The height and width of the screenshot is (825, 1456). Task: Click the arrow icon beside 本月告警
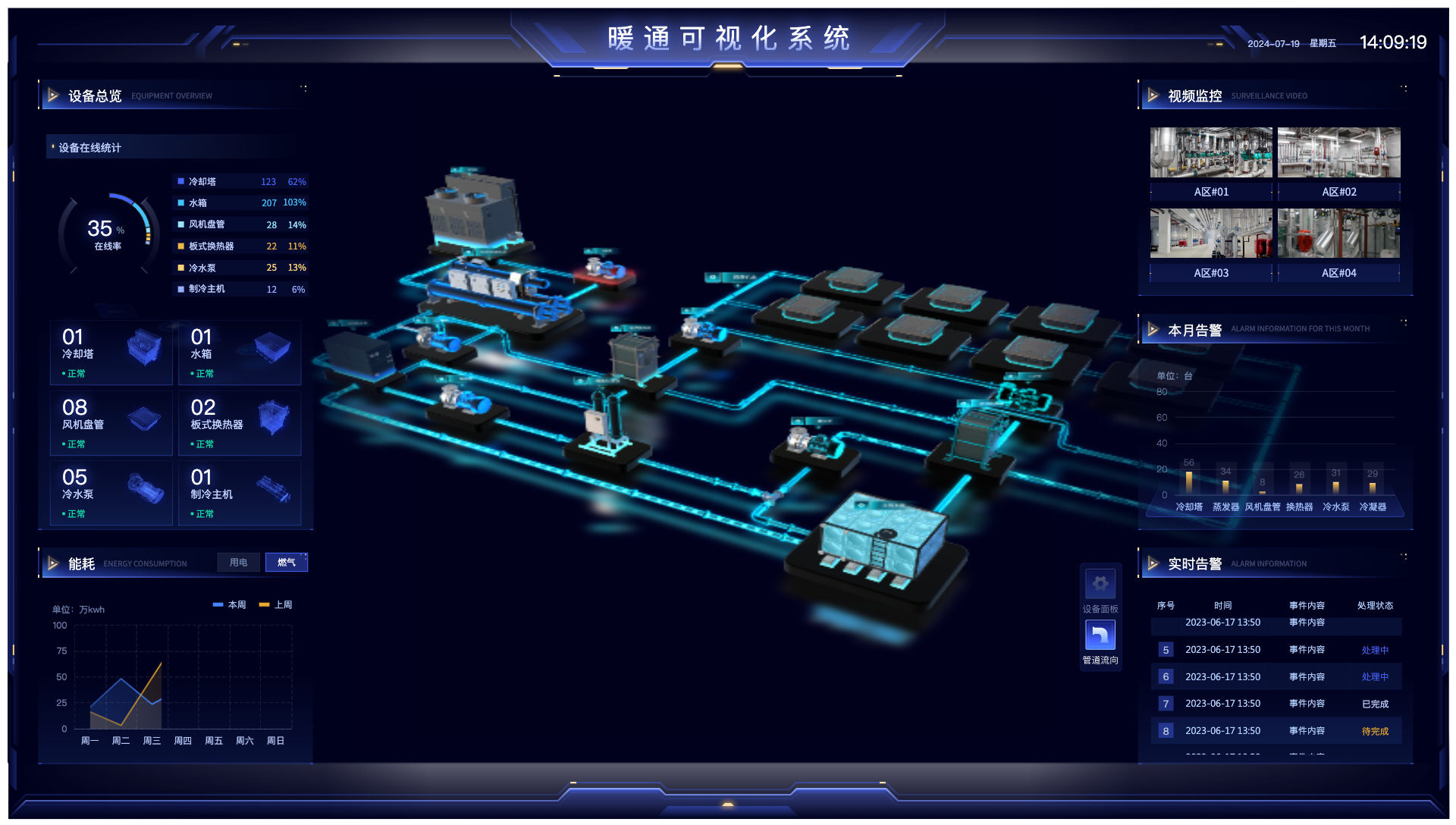click(1153, 329)
